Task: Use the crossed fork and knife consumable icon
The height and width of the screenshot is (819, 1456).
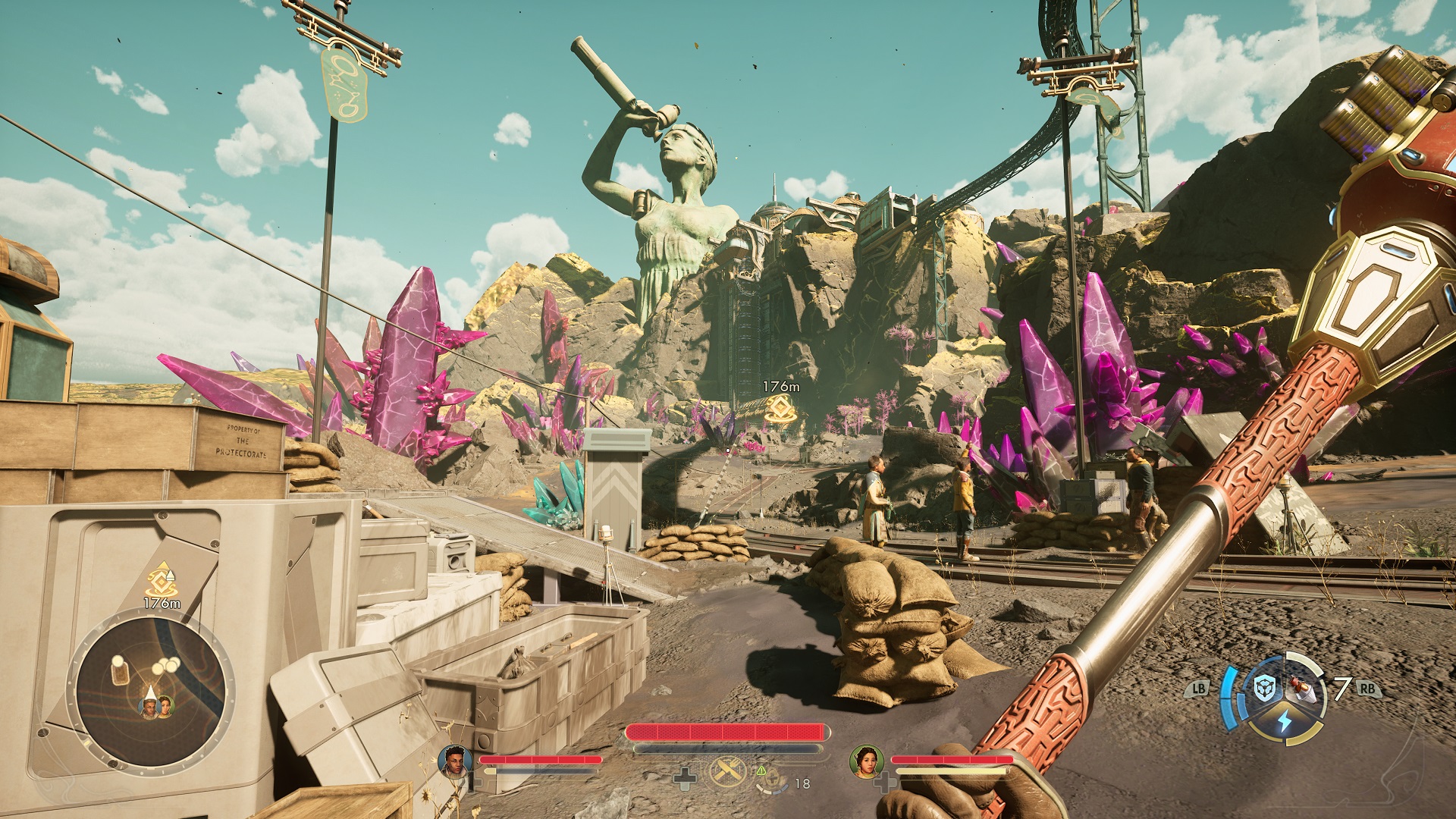Action: [729, 773]
